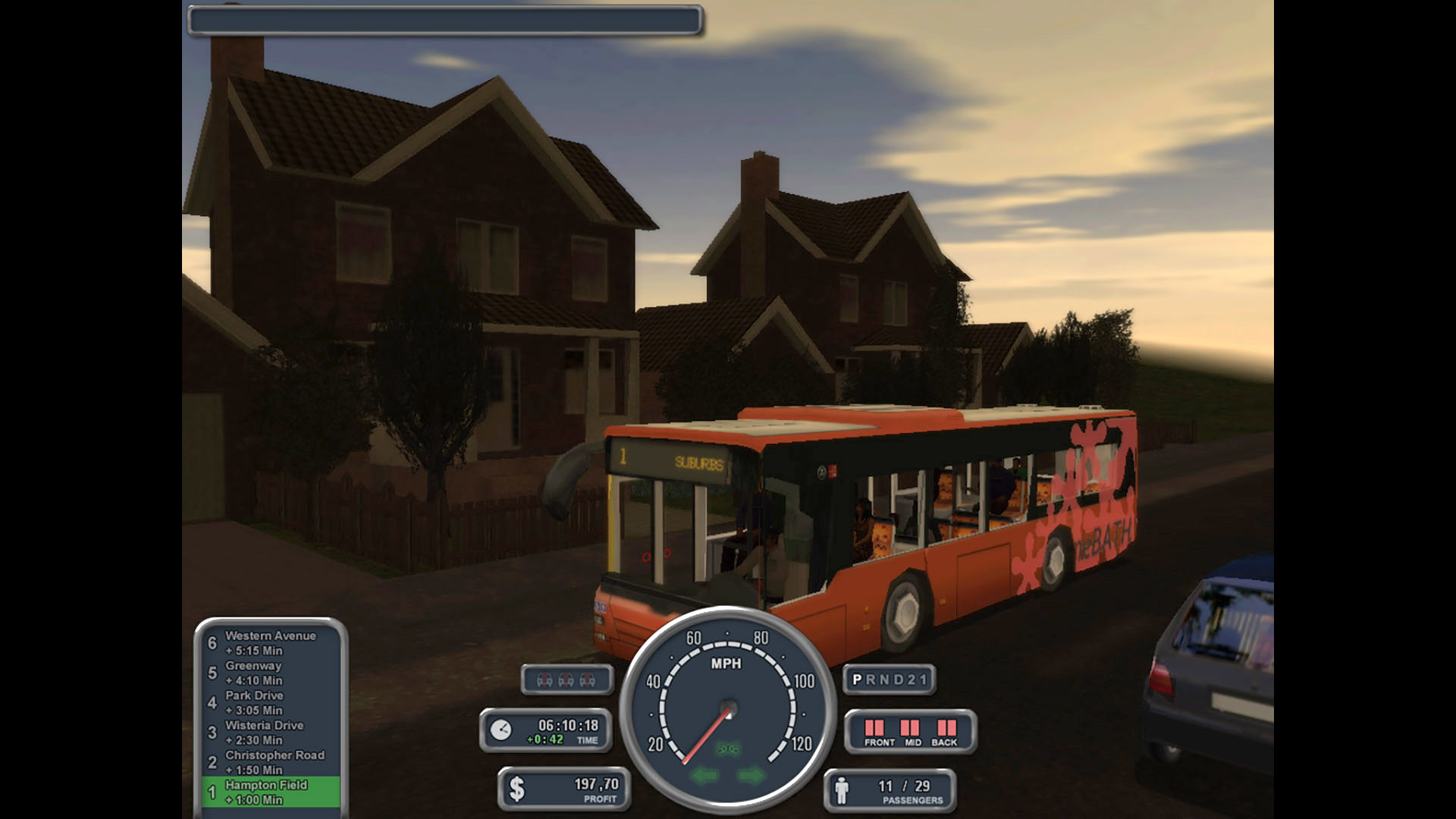Screen dimensions: 1456x819
Task: Click the progress bar at the top
Action: coord(444,19)
